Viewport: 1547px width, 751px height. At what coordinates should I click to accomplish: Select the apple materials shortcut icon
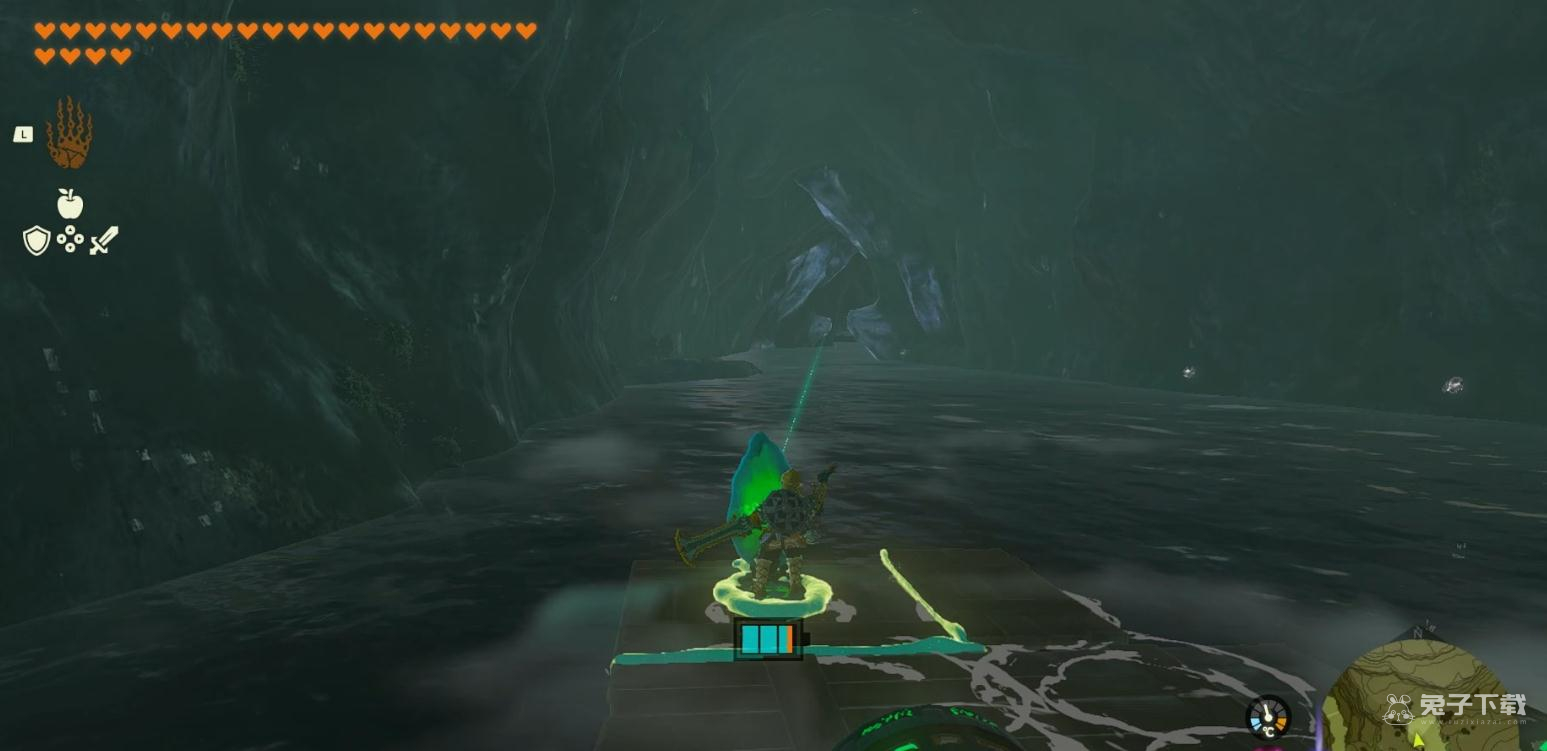click(69, 203)
